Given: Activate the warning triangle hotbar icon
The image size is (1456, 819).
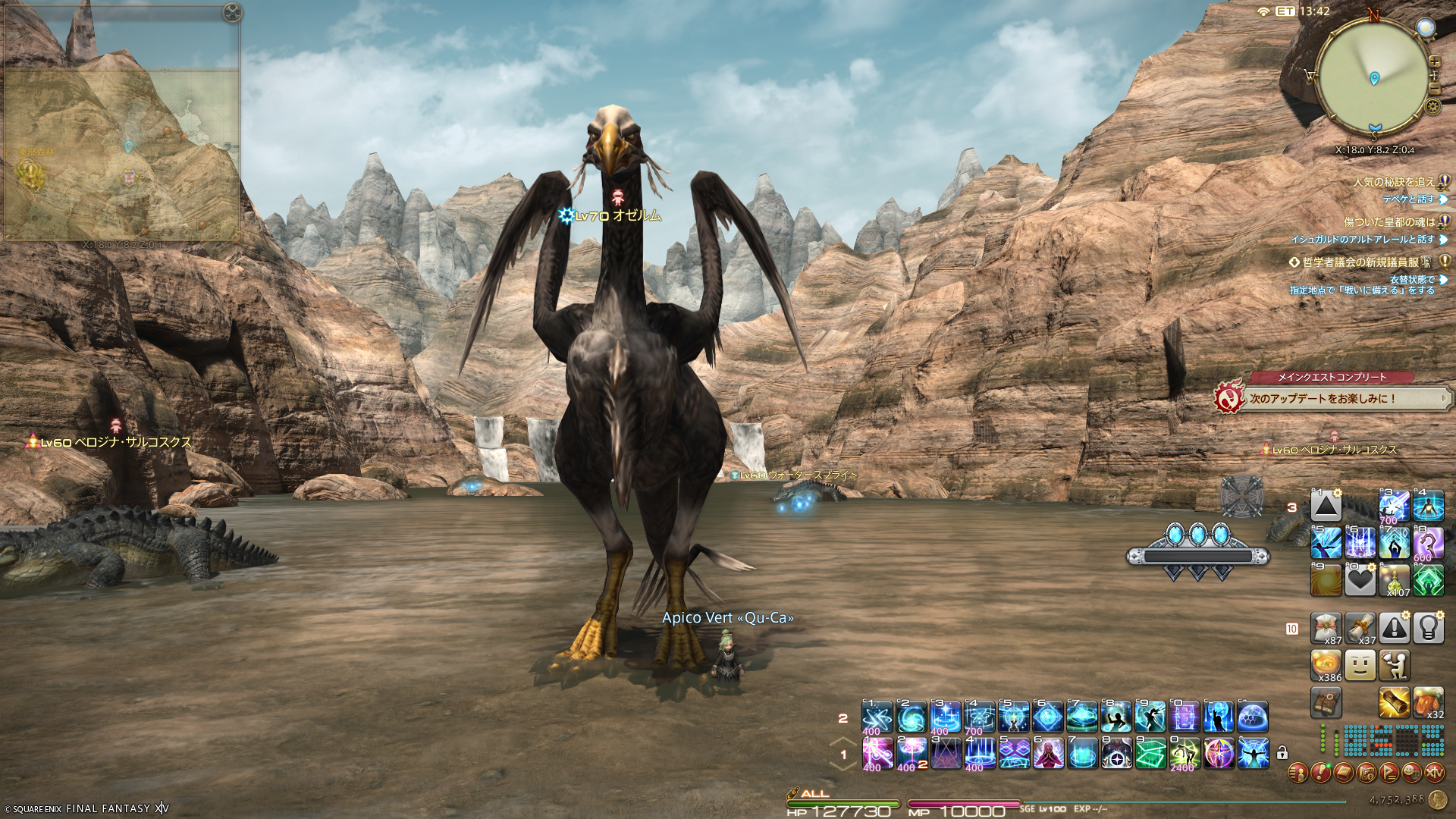Looking at the screenshot, I should (1394, 628).
